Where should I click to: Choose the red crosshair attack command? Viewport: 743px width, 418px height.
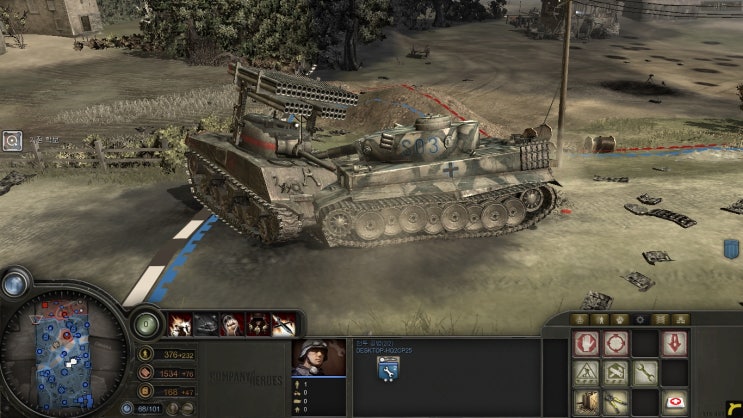pos(615,344)
